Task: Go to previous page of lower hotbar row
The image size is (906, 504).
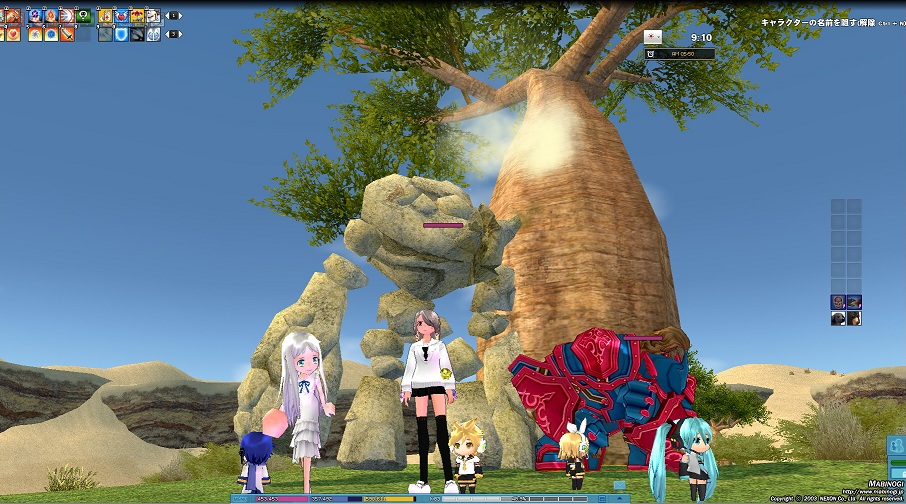Action: tap(167, 34)
